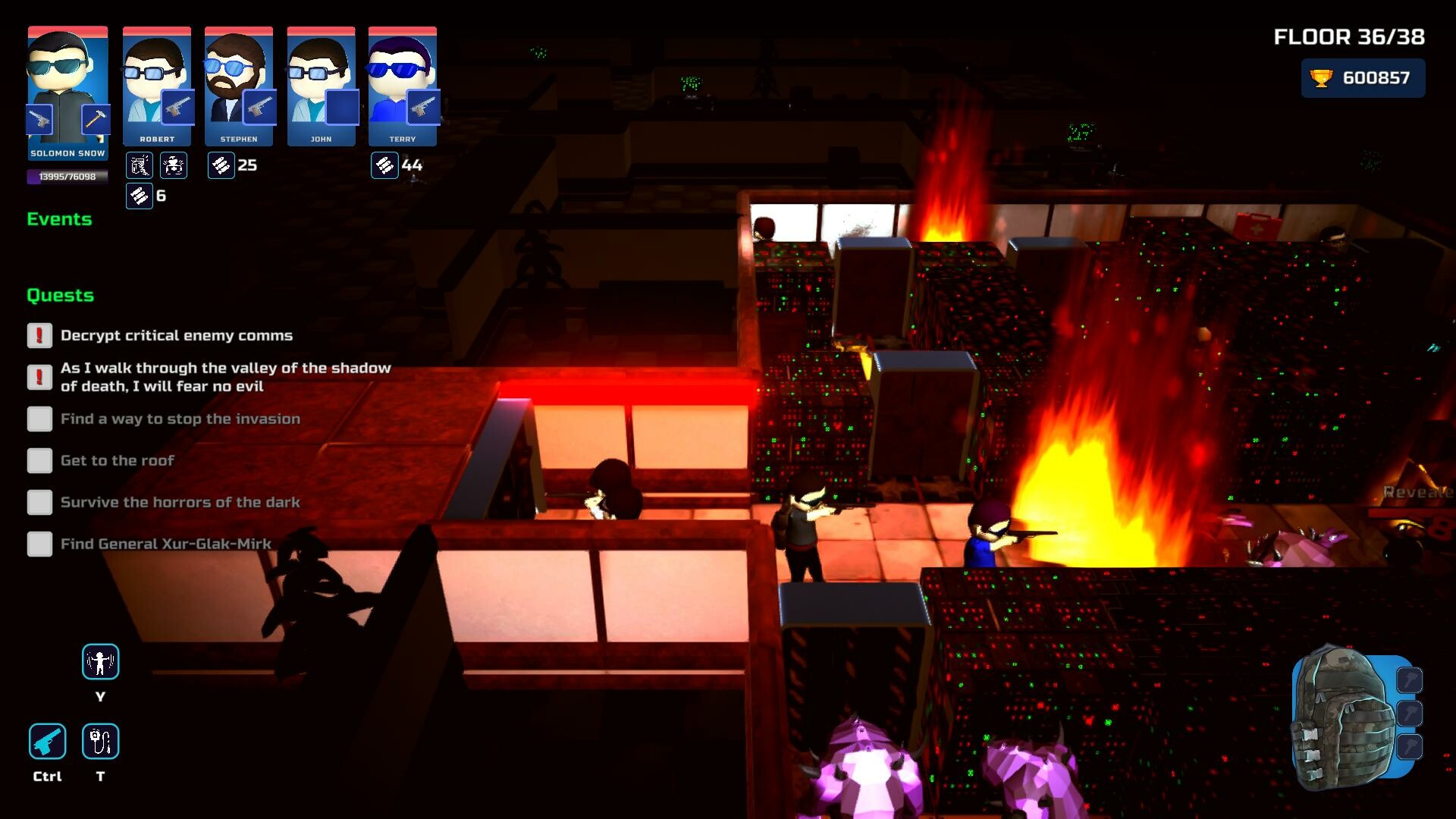The height and width of the screenshot is (819, 1456).
Task: Click Solomon Snow's hammer weapon slot
Action: click(96, 120)
